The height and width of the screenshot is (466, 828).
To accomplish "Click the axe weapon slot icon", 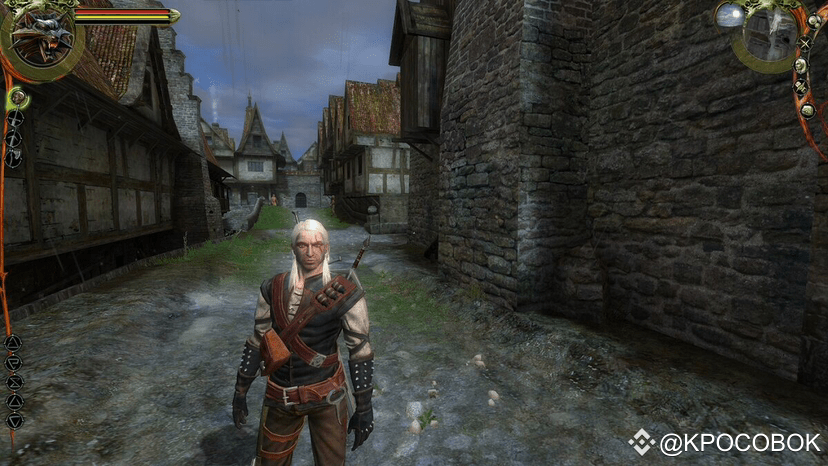I will click(13, 157).
